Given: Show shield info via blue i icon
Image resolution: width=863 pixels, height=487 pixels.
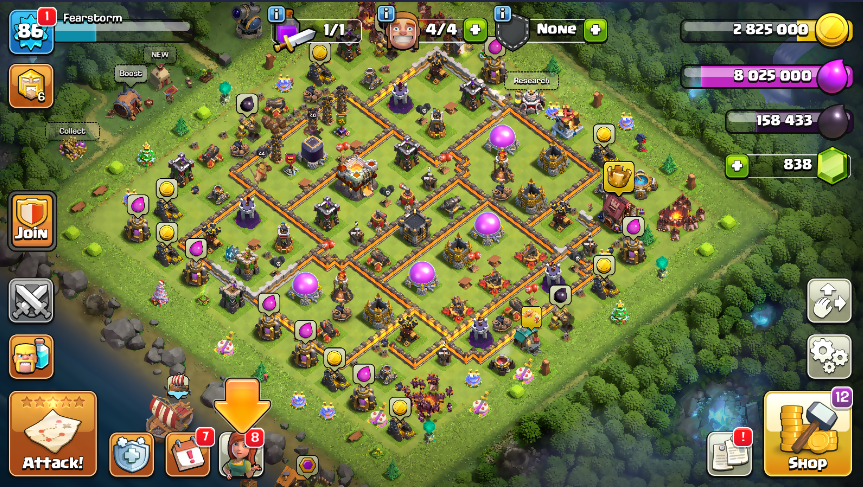Looking at the screenshot, I should 502,14.
